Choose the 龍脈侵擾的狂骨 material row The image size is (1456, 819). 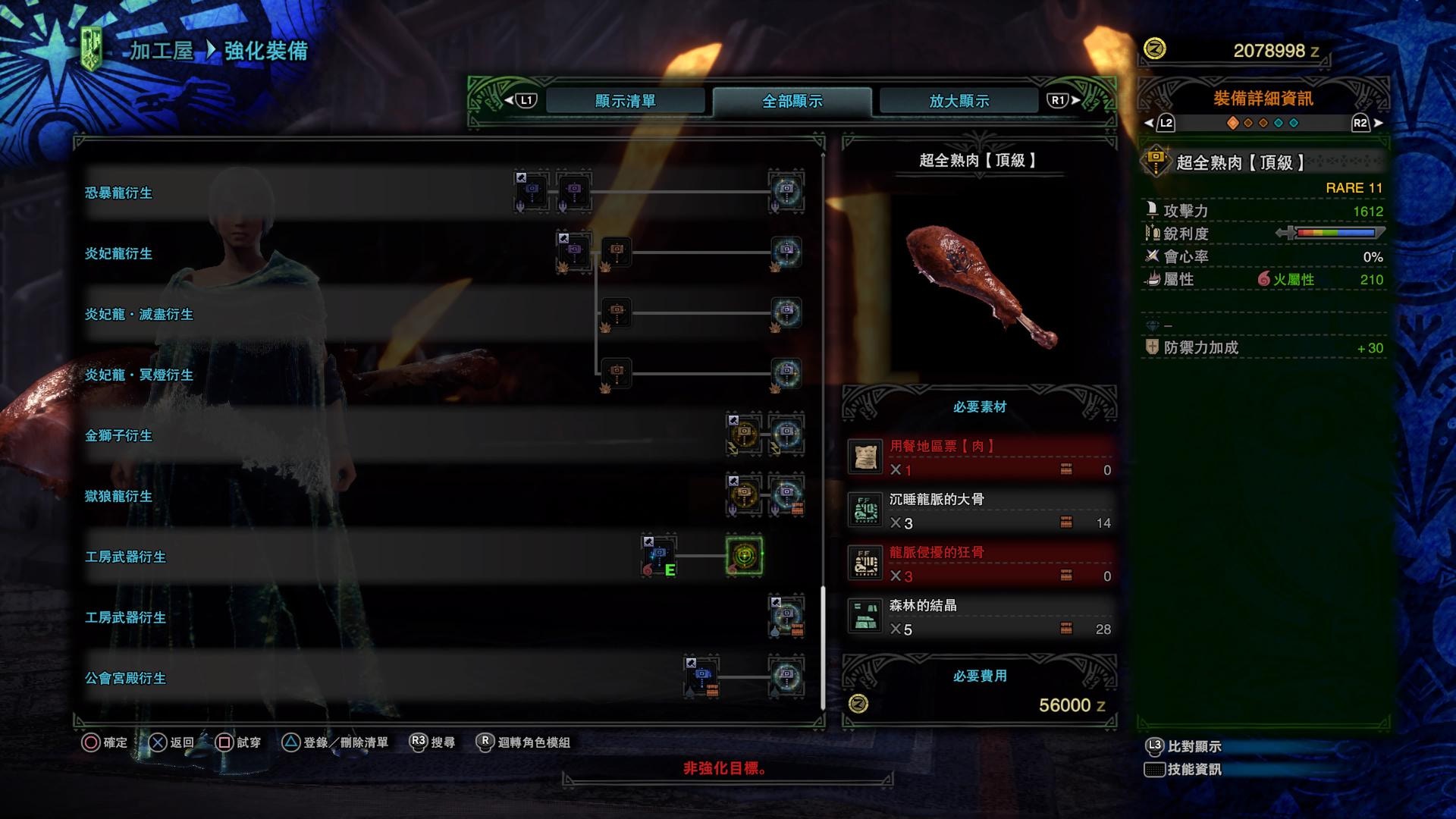tap(980, 564)
